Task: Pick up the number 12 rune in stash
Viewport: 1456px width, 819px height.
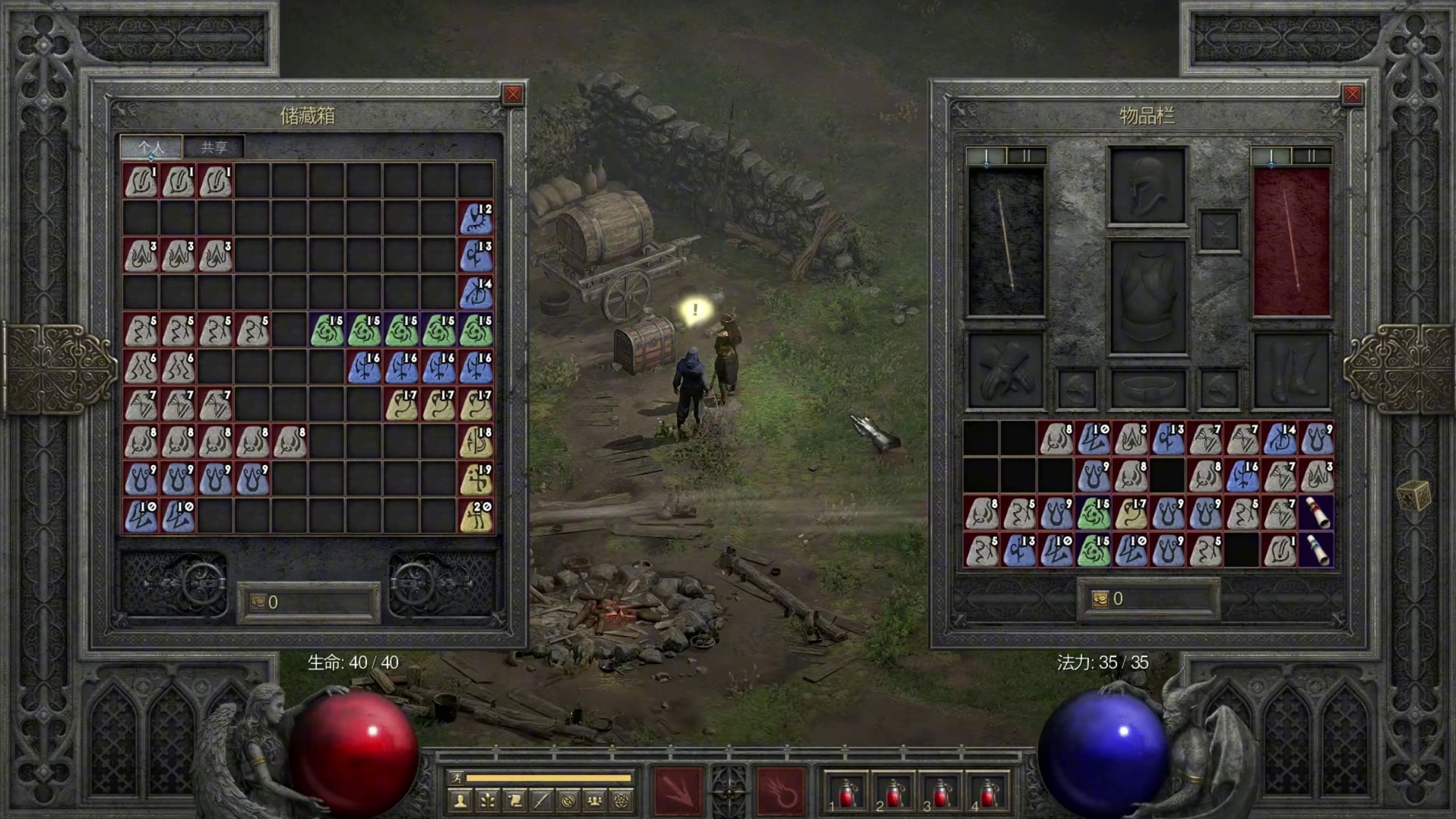Action: point(476,219)
